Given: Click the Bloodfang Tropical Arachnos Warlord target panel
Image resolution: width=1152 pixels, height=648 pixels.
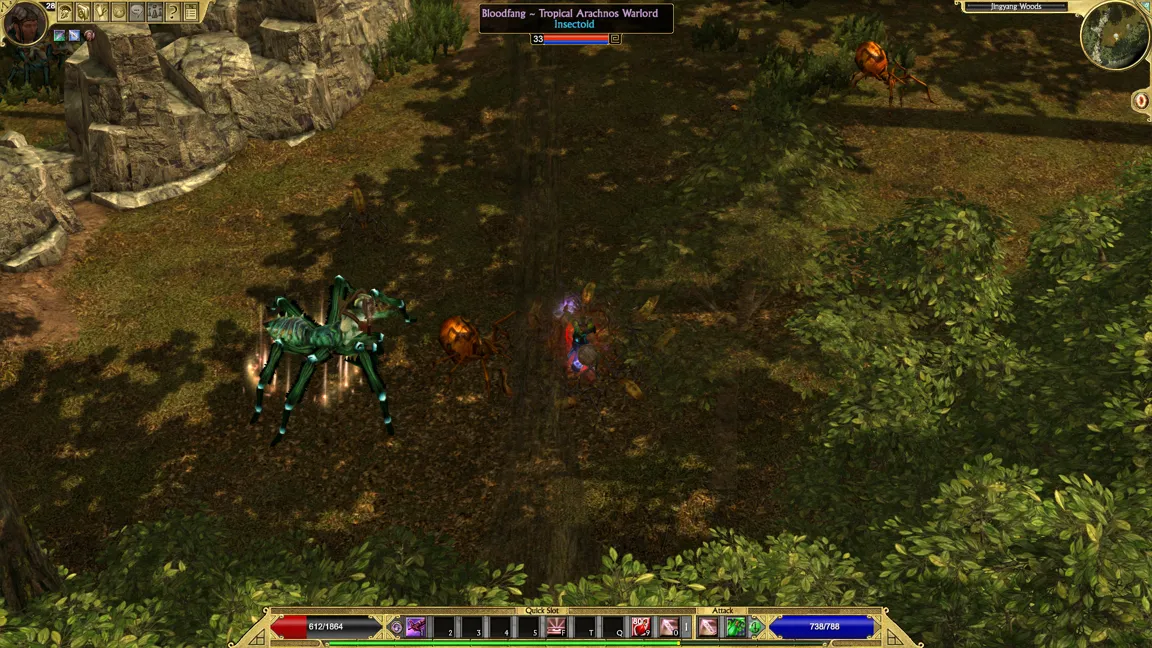Looking at the screenshot, I should tap(576, 19).
